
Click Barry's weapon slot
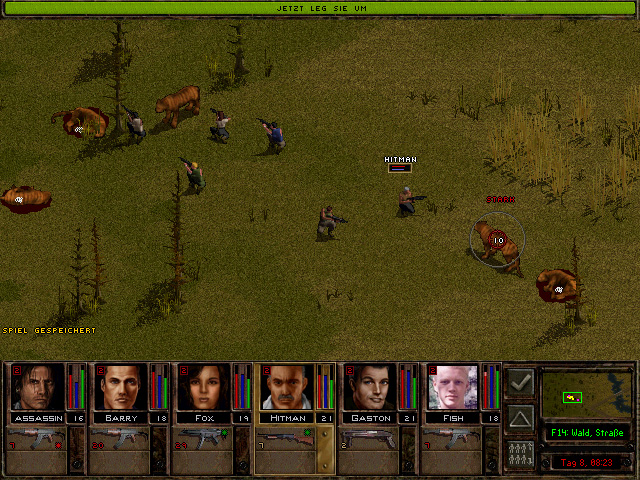pyautogui.click(x=120, y=438)
